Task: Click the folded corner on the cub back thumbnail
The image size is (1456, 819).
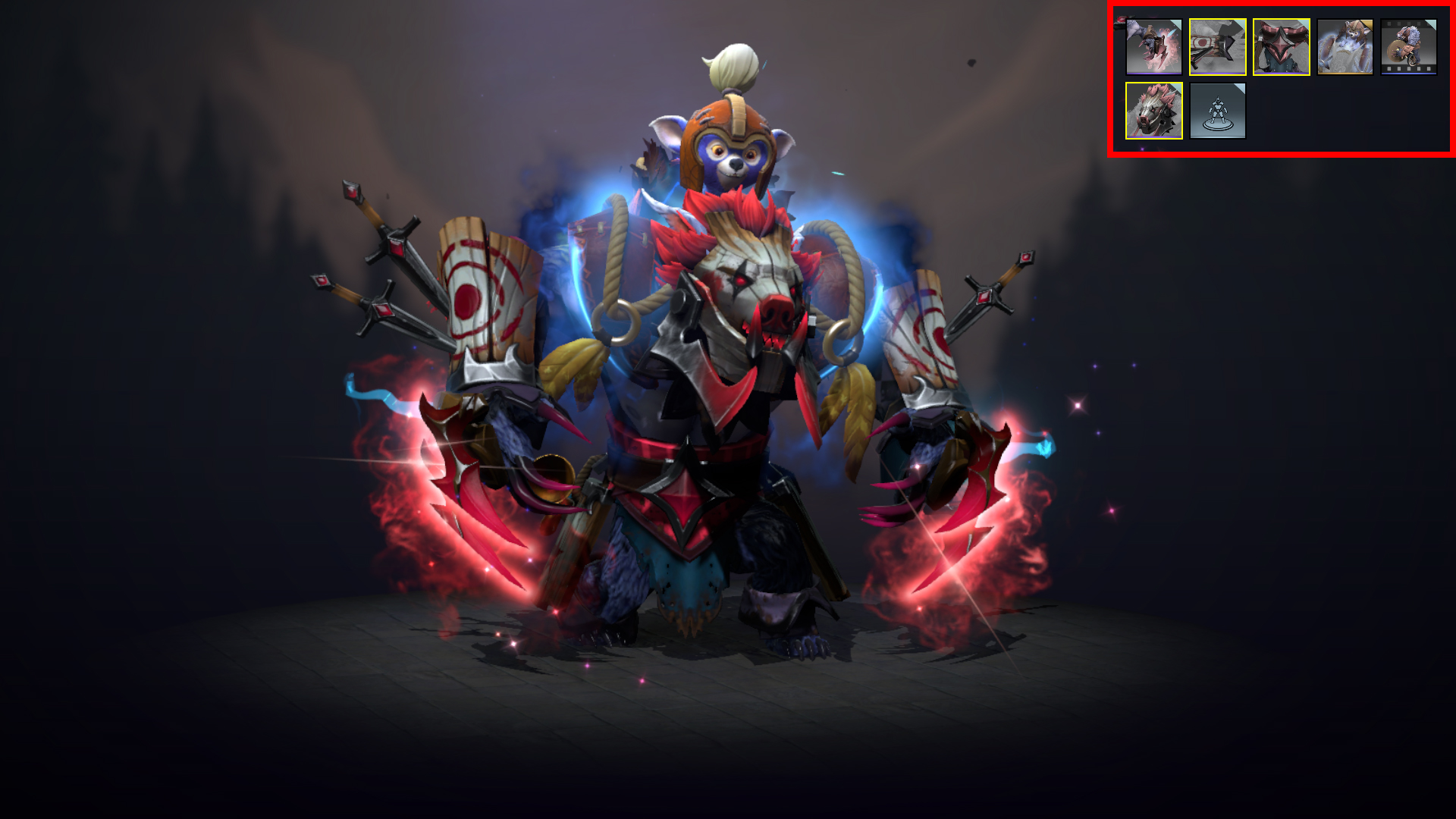Action: 1368,25
